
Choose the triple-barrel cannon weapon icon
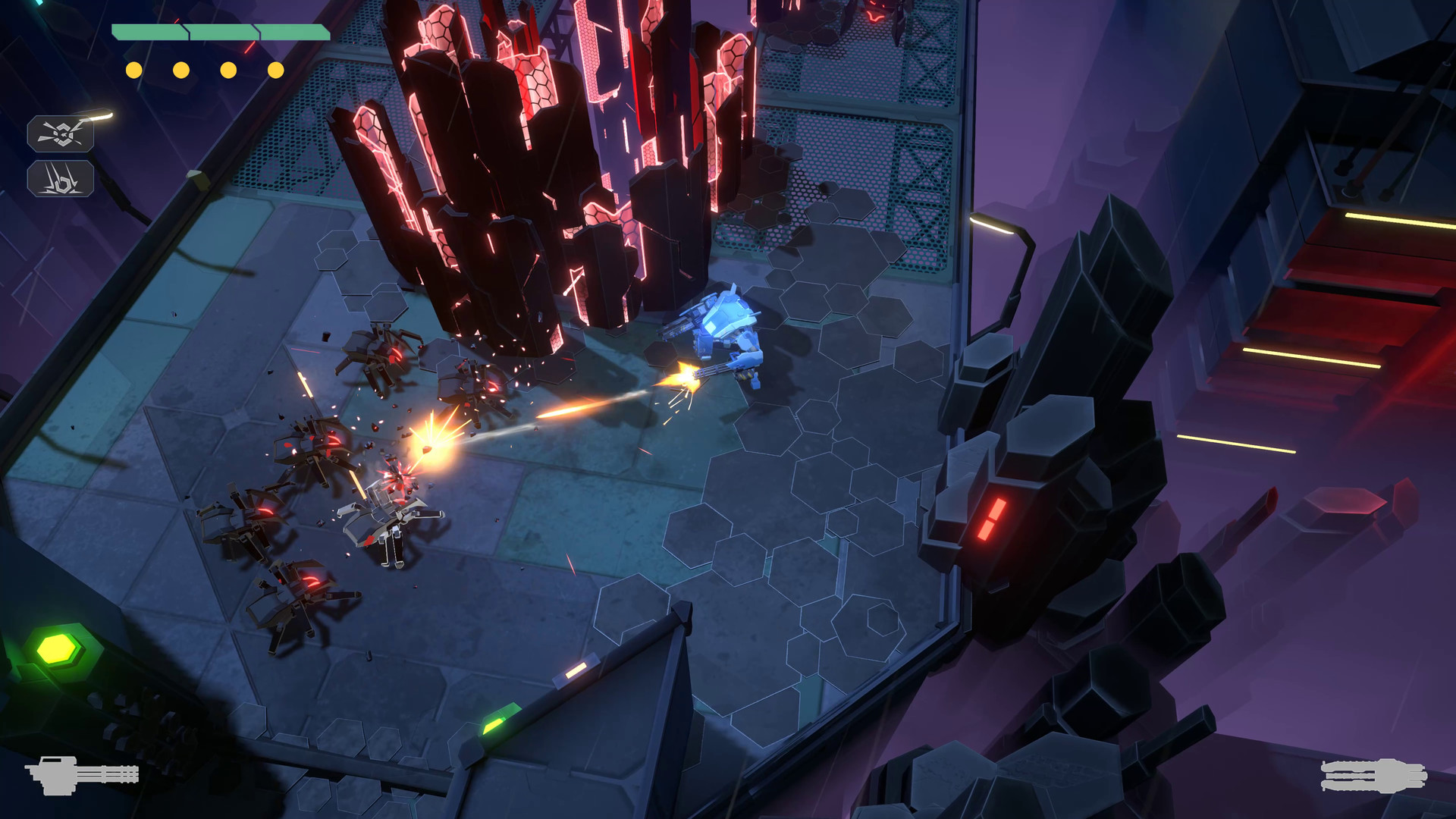1373,775
